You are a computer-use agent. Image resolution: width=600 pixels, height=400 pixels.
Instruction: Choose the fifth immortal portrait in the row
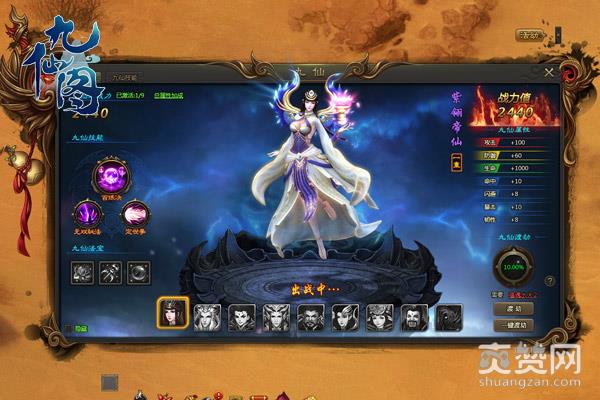tap(311, 317)
